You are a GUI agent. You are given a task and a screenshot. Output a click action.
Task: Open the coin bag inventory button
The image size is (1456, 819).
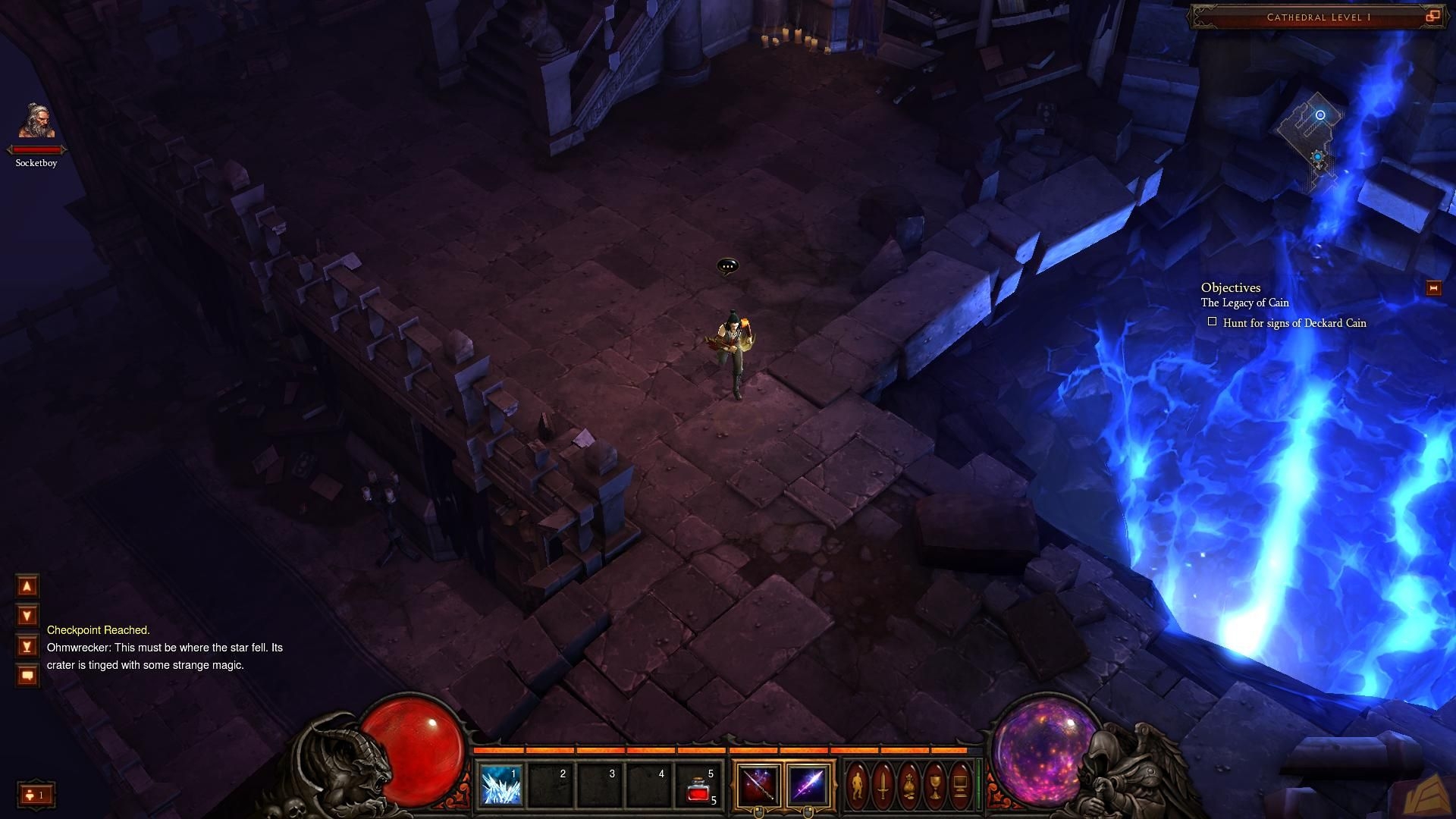click(908, 785)
